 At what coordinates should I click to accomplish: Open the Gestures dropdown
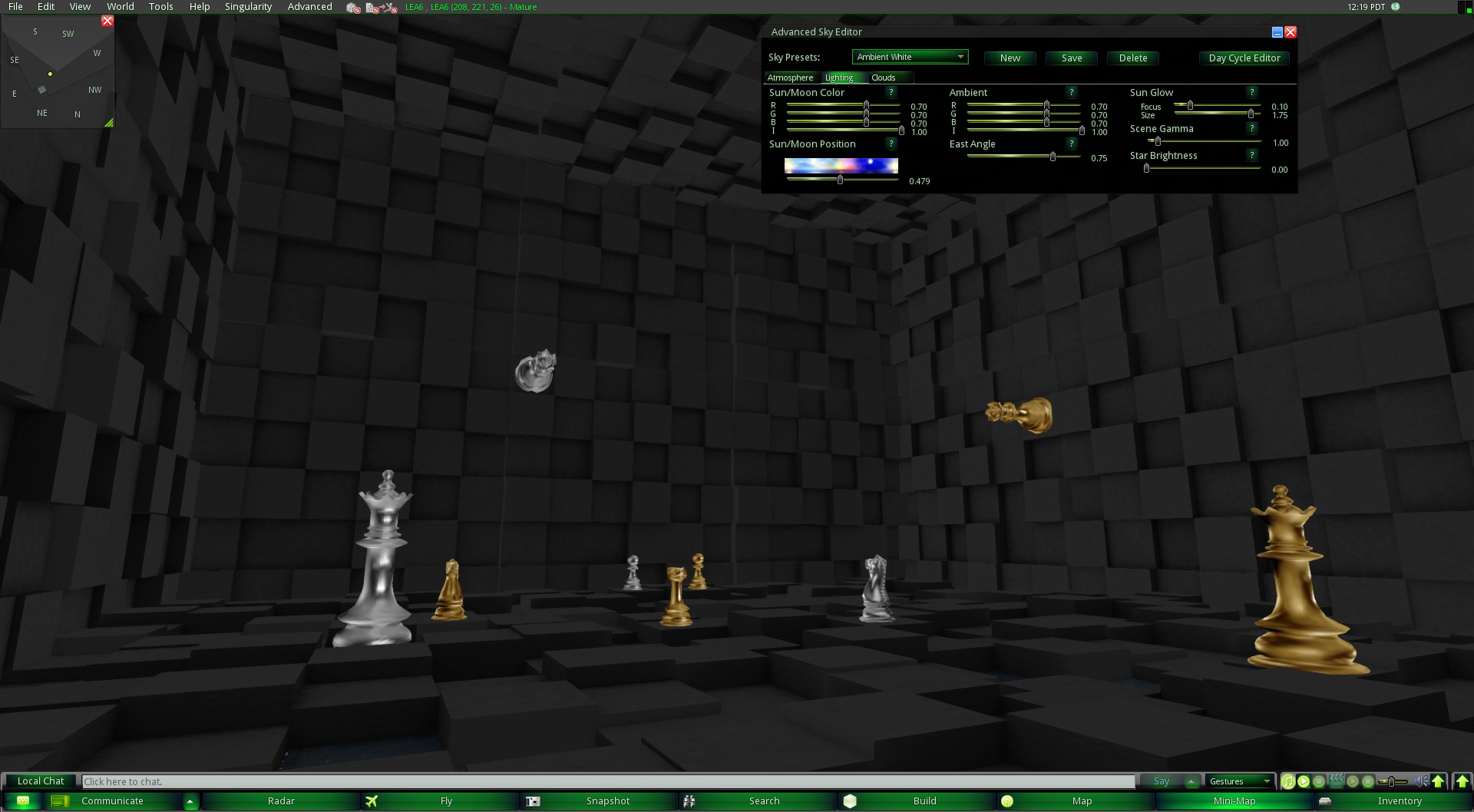click(x=1238, y=781)
